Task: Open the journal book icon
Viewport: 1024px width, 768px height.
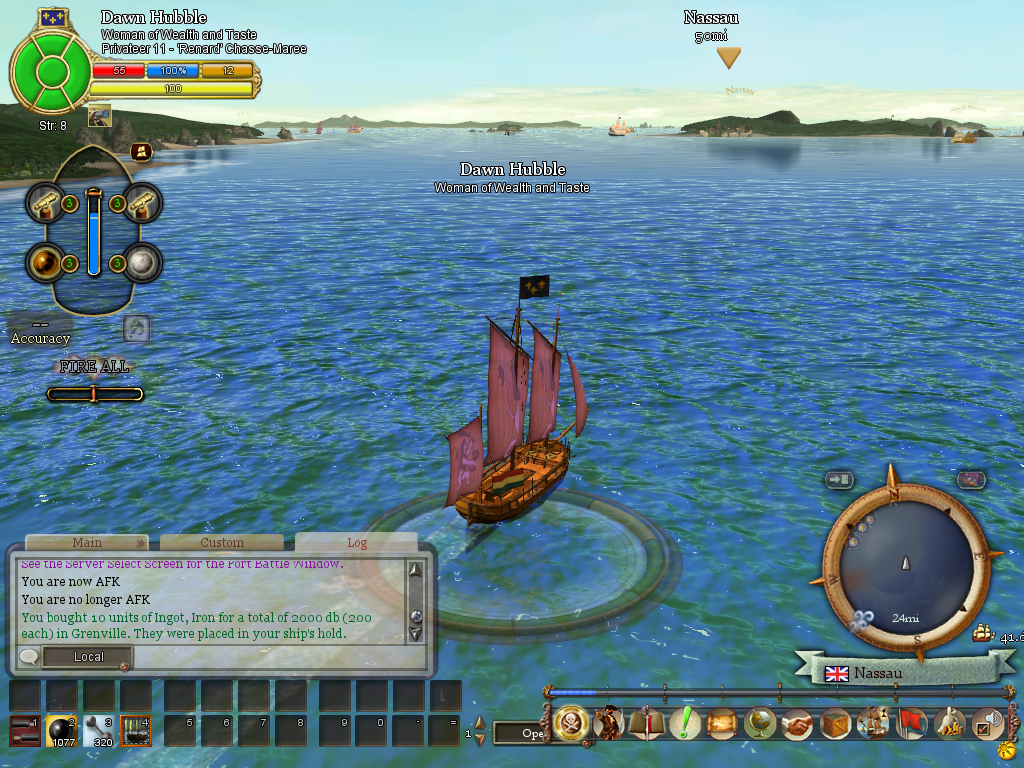Action: [x=646, y=724]
